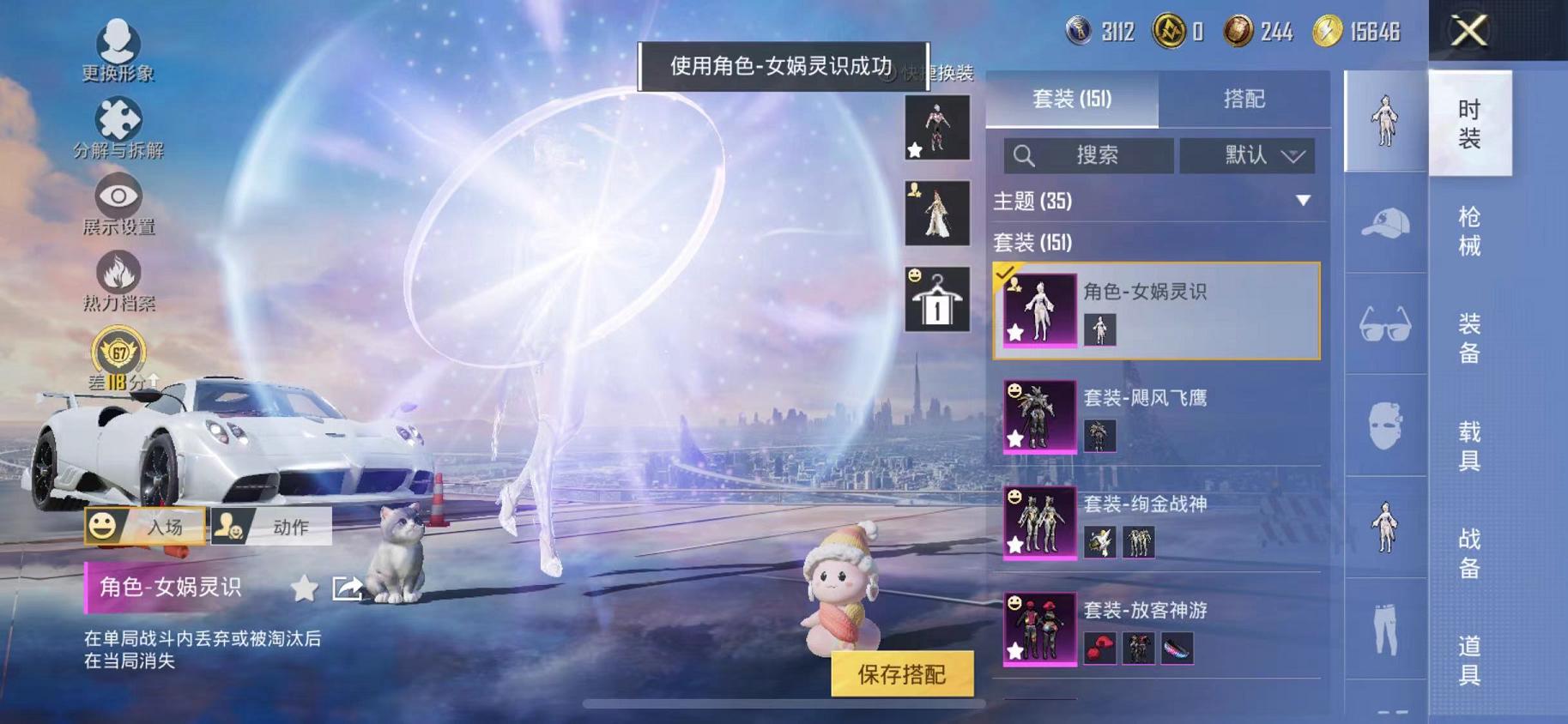Viewport: 1568px width, 724px height.
Task: Click the share icon beside 角色-女娲灵识
Action: 347,588
